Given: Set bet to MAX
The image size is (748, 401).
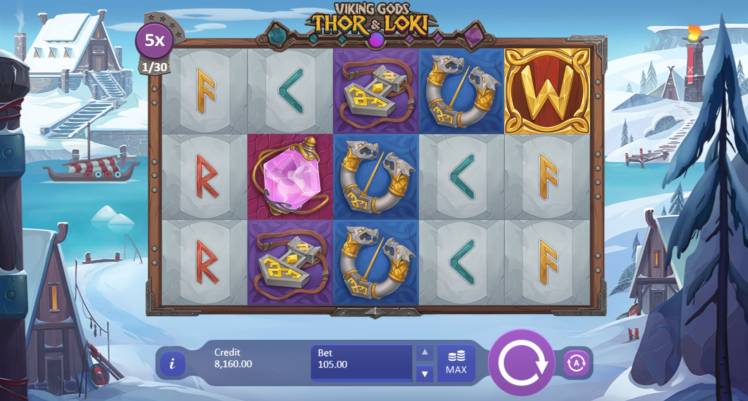Looking at the screenshot, I should pyautogui.click(x=456, y=362).
